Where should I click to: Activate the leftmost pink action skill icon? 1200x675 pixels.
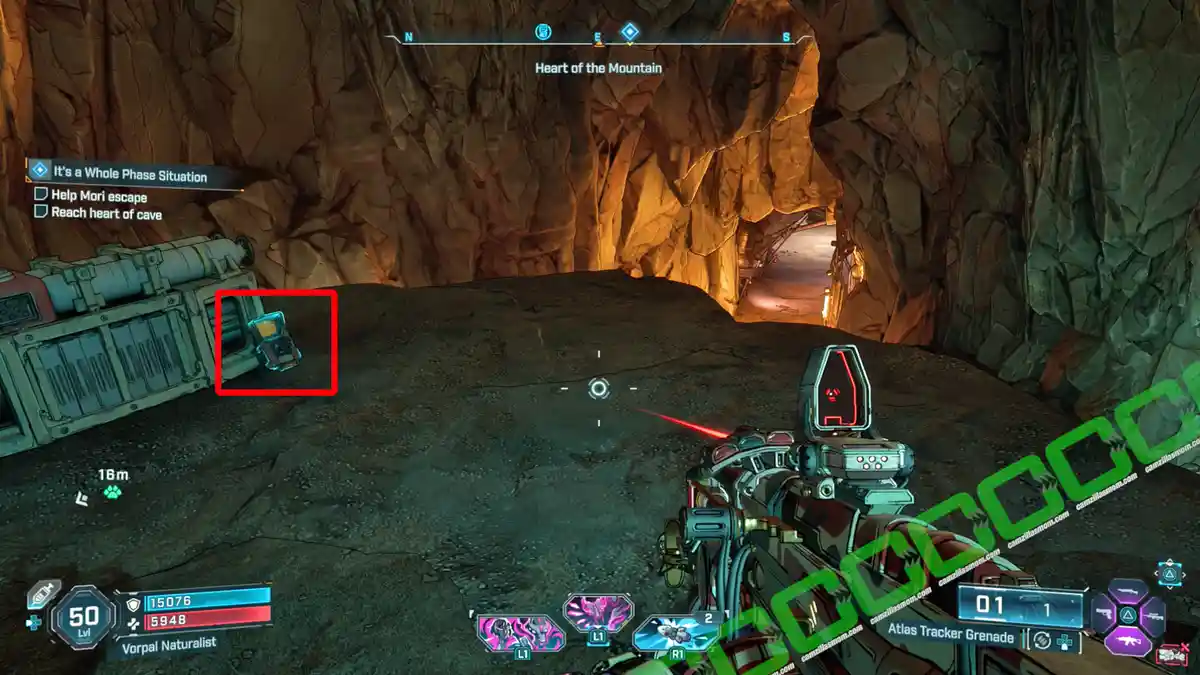point(521,633)
